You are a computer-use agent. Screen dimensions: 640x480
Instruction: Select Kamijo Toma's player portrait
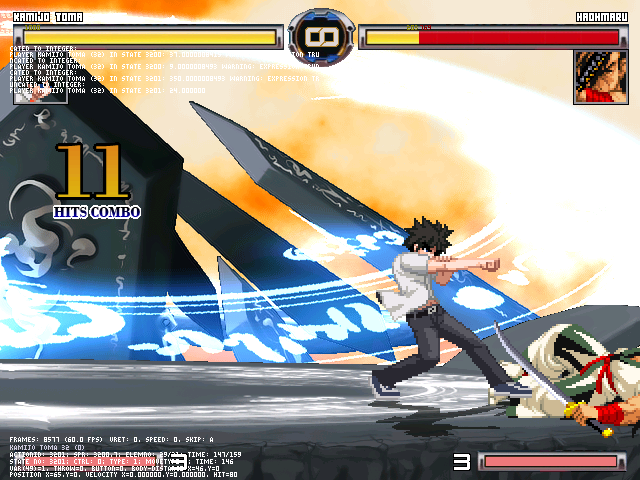[39, 77]
